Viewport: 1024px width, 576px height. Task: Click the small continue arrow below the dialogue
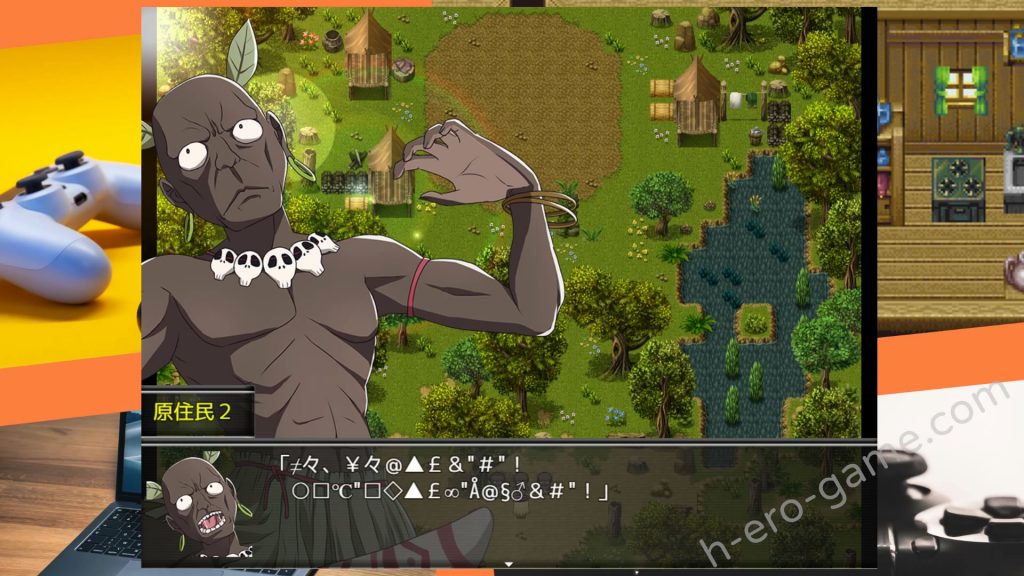pyautogui.click(x=508, y=564)
